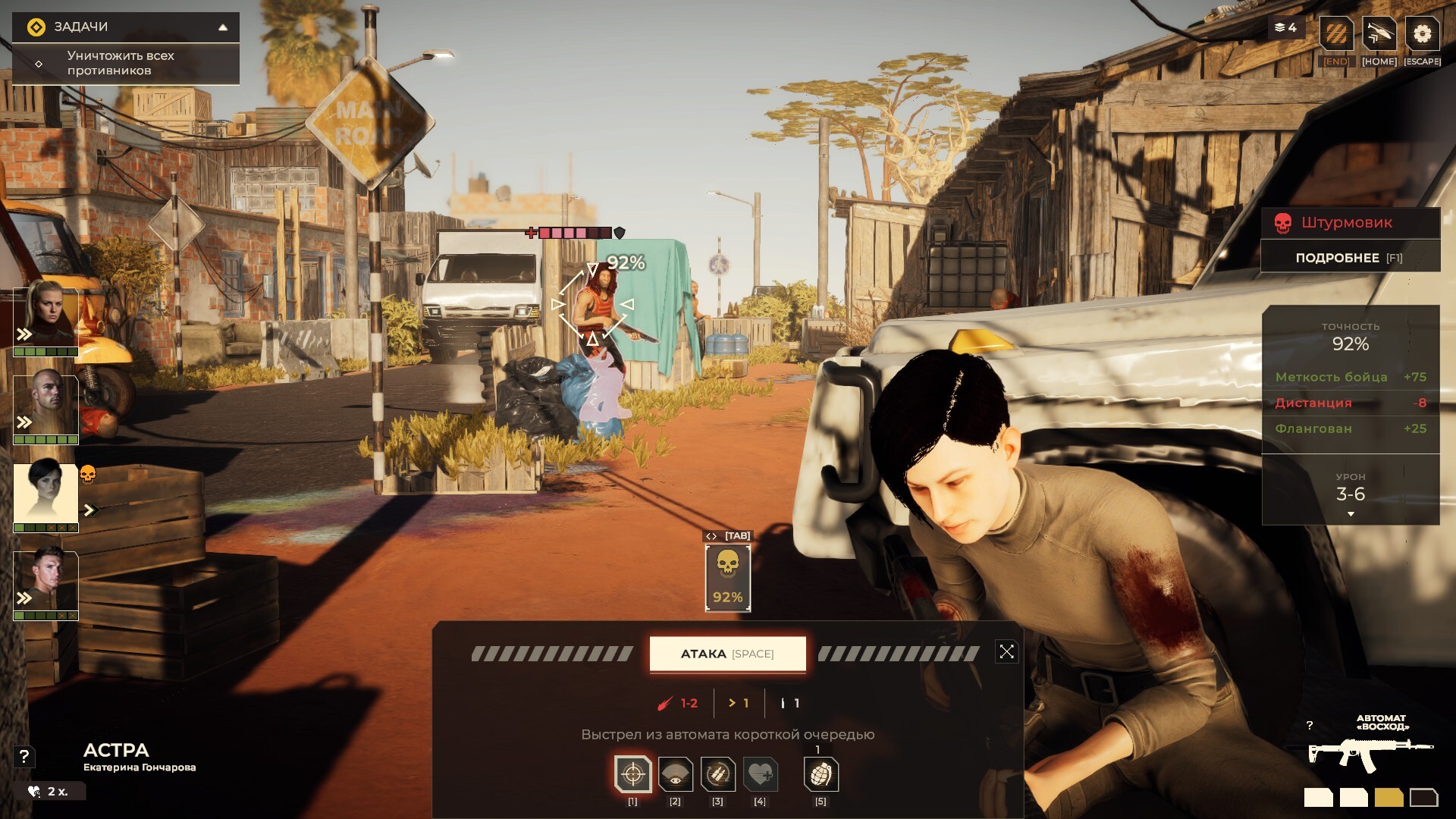Select the grenade ability
1456x819 pixels.
[x=821, y=774]
